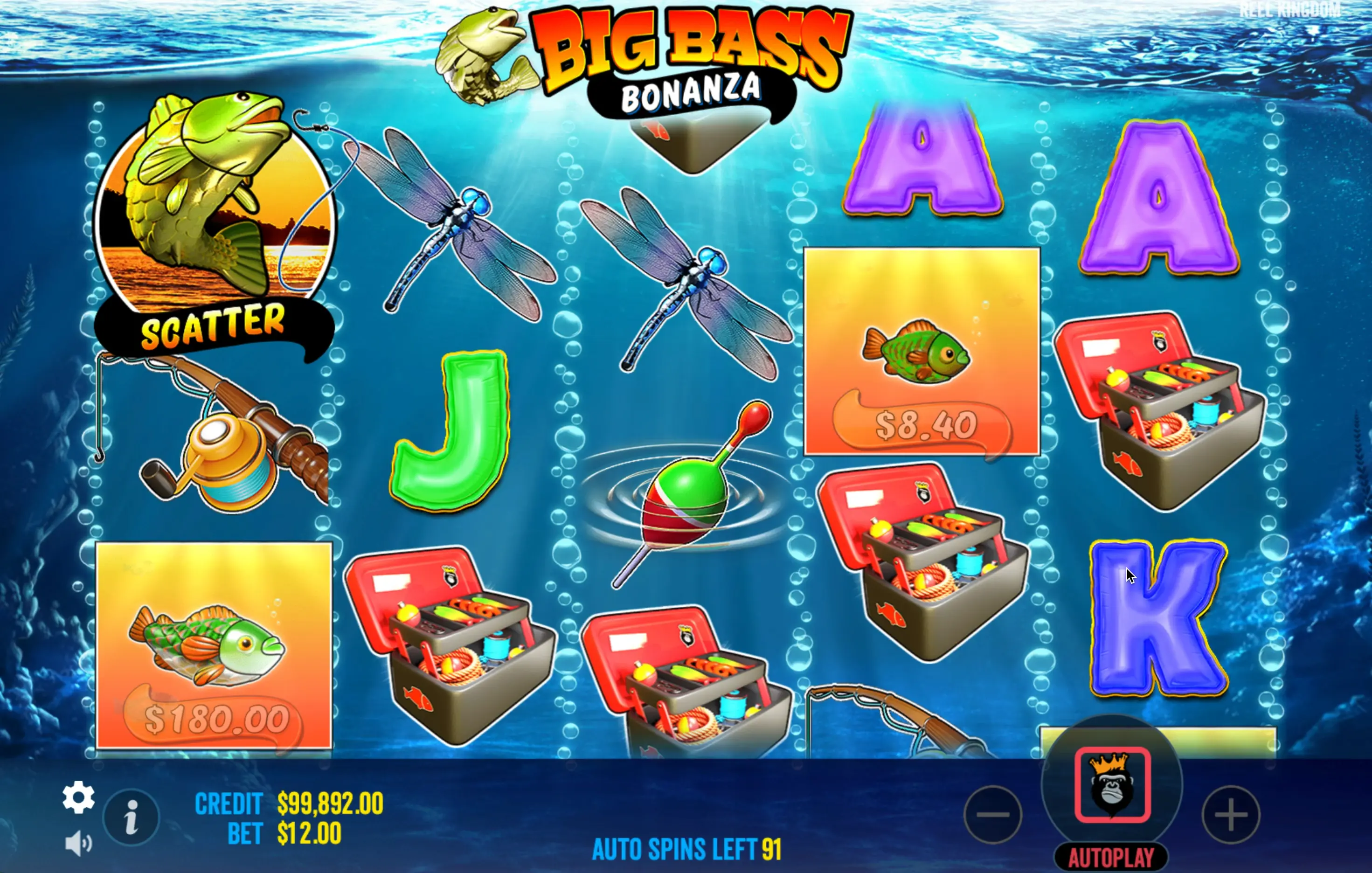
Task: Decrease the bet with the minus button
Action: [x=993, y=814]
